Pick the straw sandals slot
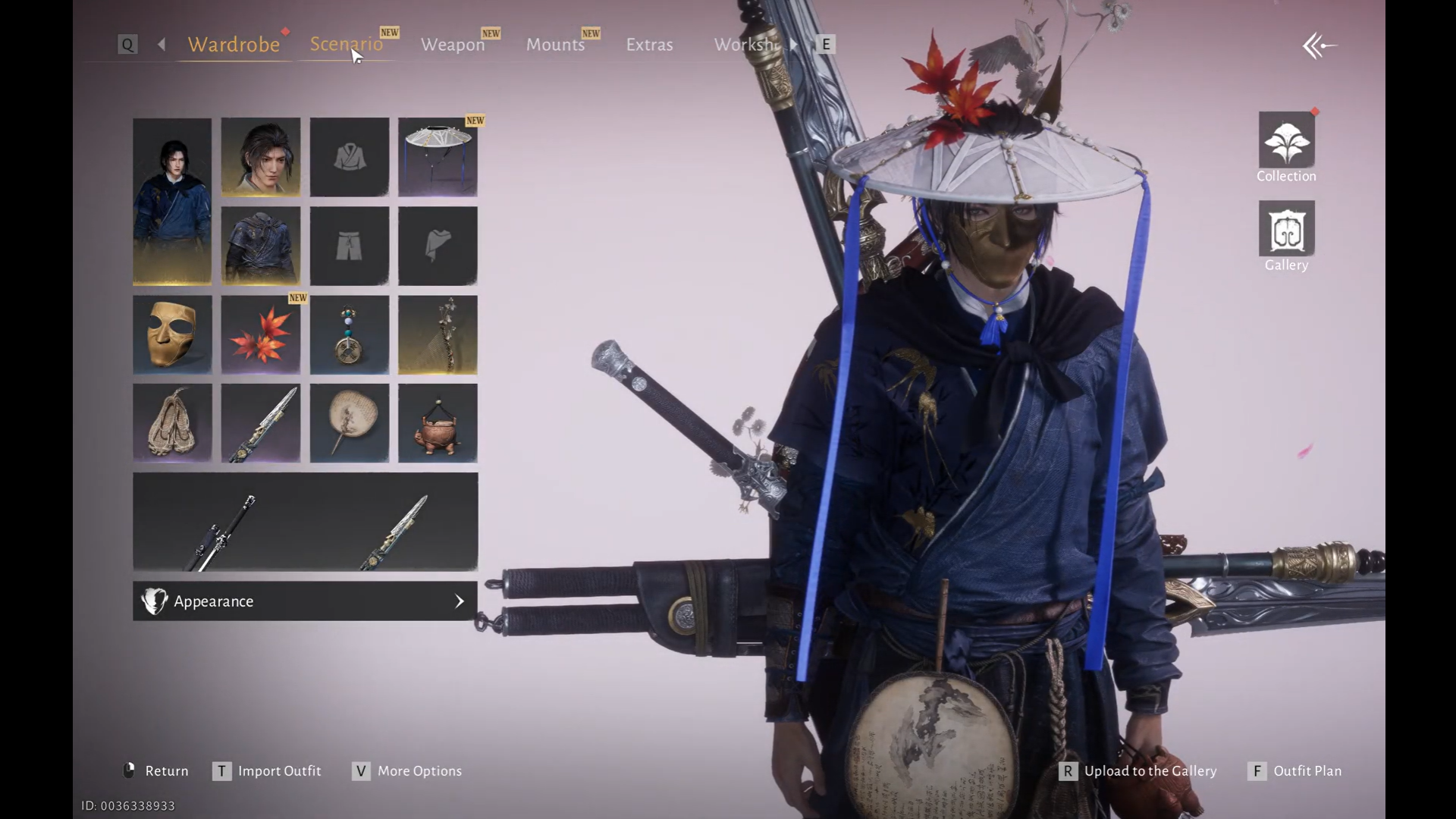 [x=172, y=423]
